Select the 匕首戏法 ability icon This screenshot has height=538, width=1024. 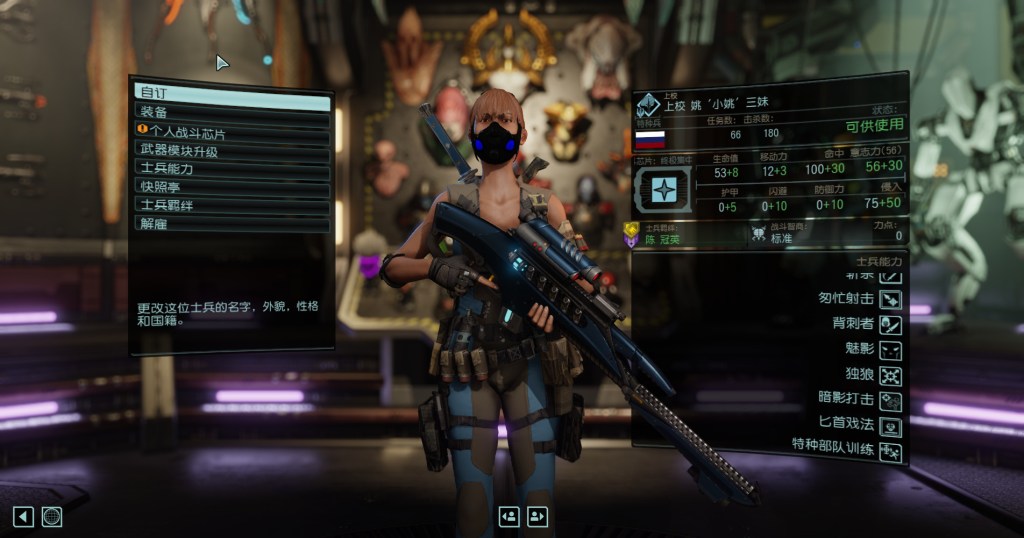coord(890,427)
